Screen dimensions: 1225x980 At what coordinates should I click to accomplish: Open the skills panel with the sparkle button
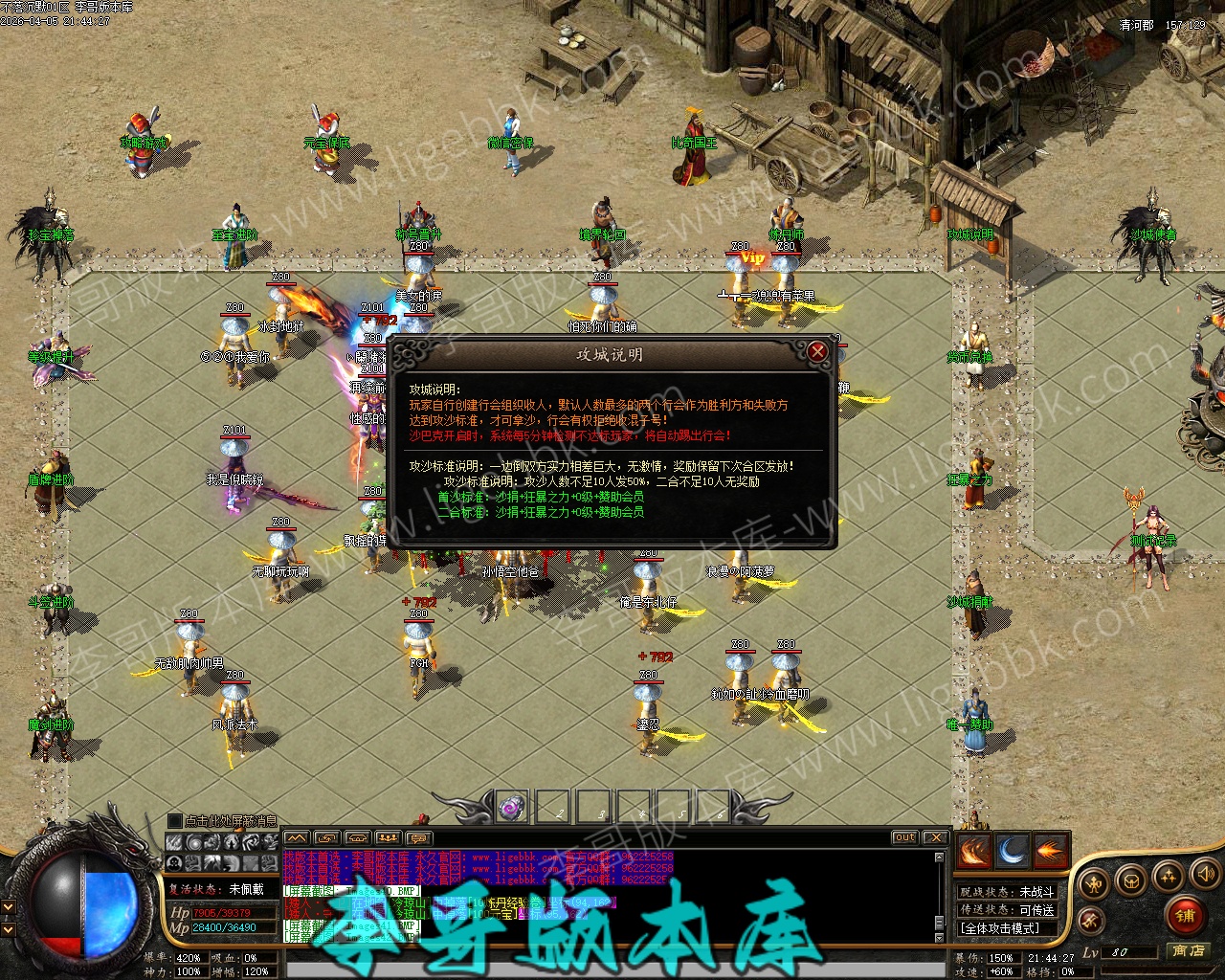[x=1168, y=875]
